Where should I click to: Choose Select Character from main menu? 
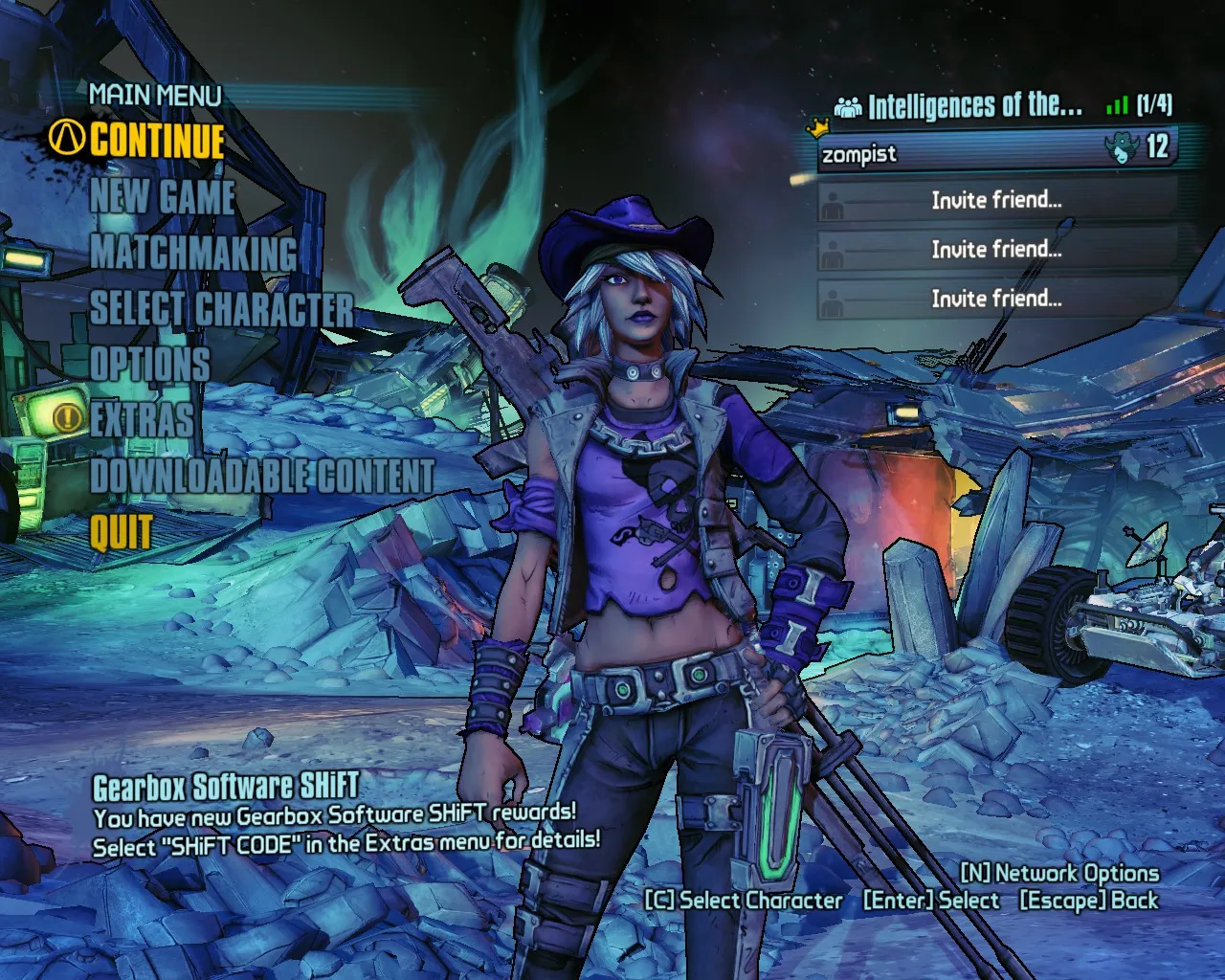pyautogui.click(x=222, y=308)
